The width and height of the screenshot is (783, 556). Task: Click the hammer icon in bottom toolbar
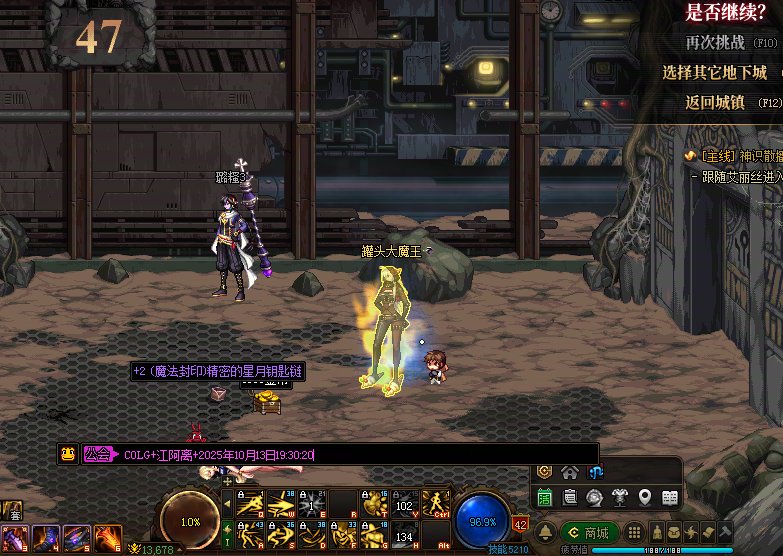point(725,531)
